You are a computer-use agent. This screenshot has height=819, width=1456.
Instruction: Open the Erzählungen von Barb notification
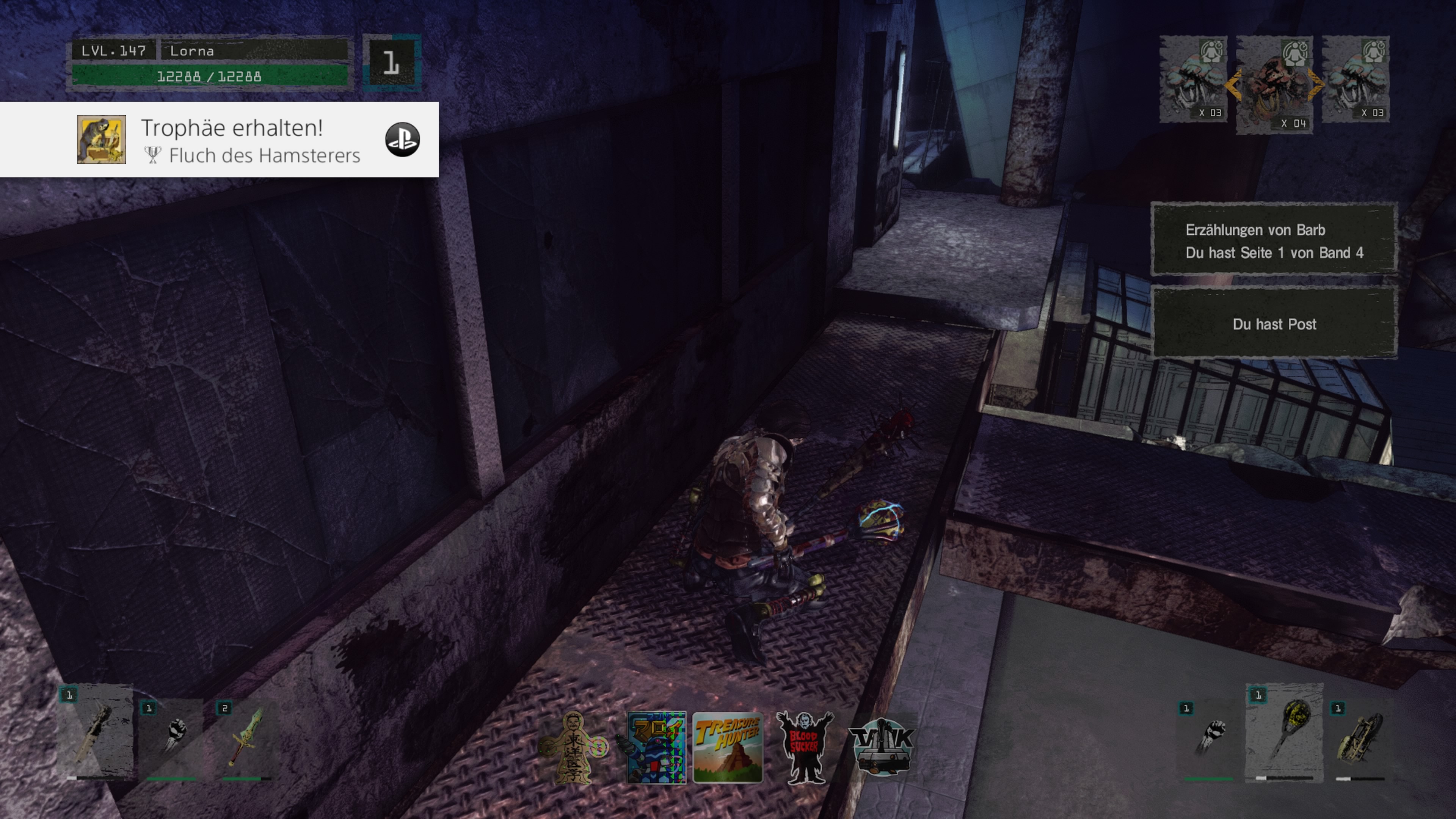1274,241
